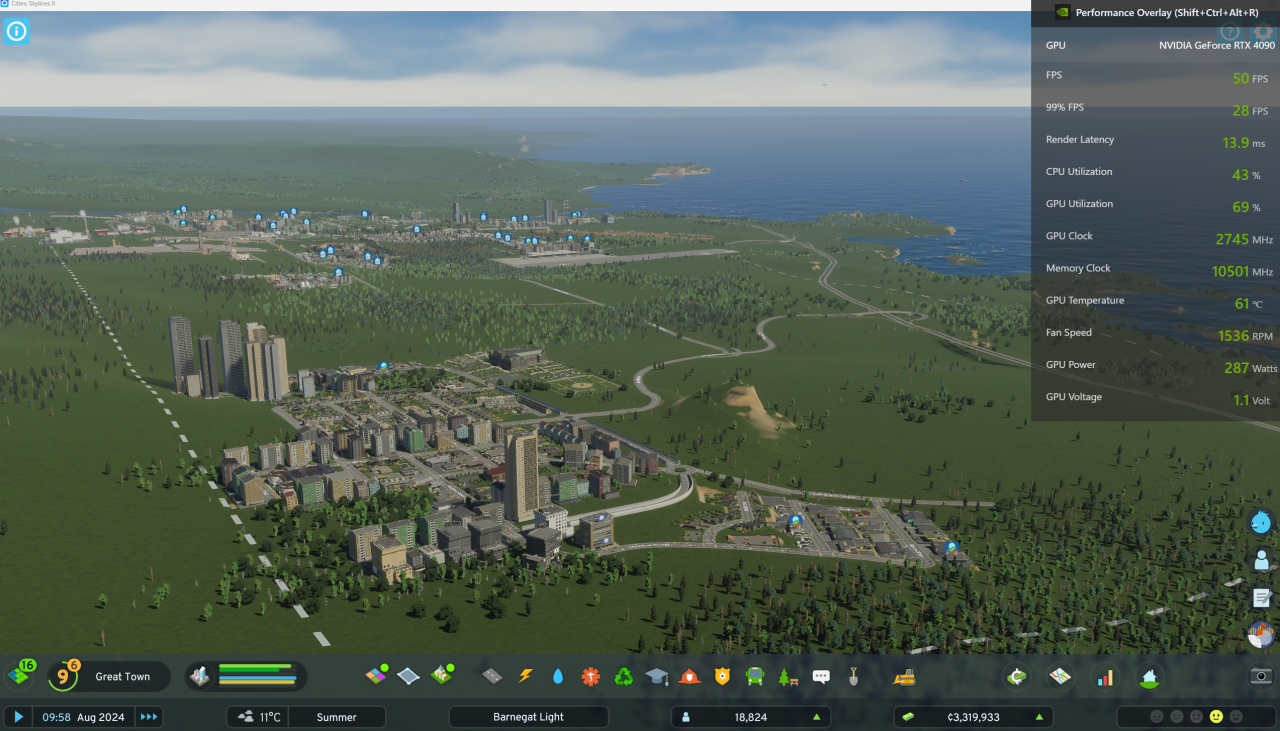Open the police and administration menu
1280x731 pixels.
(722, 677)
